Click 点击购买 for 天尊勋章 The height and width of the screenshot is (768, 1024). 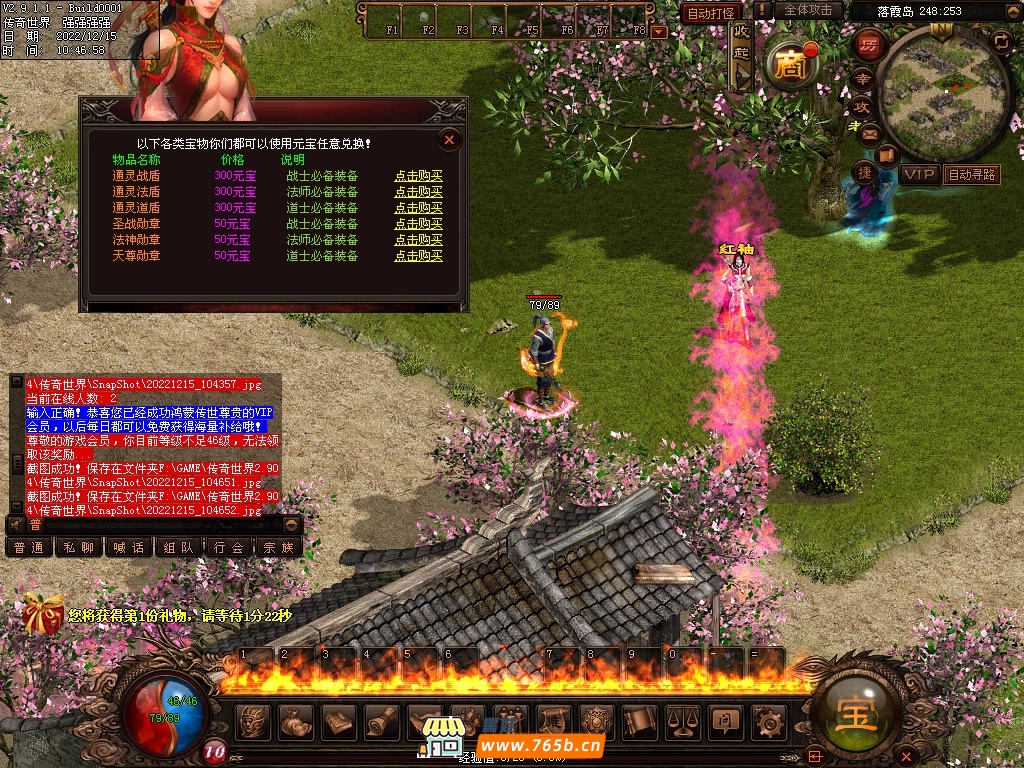(x=418, y=256)
